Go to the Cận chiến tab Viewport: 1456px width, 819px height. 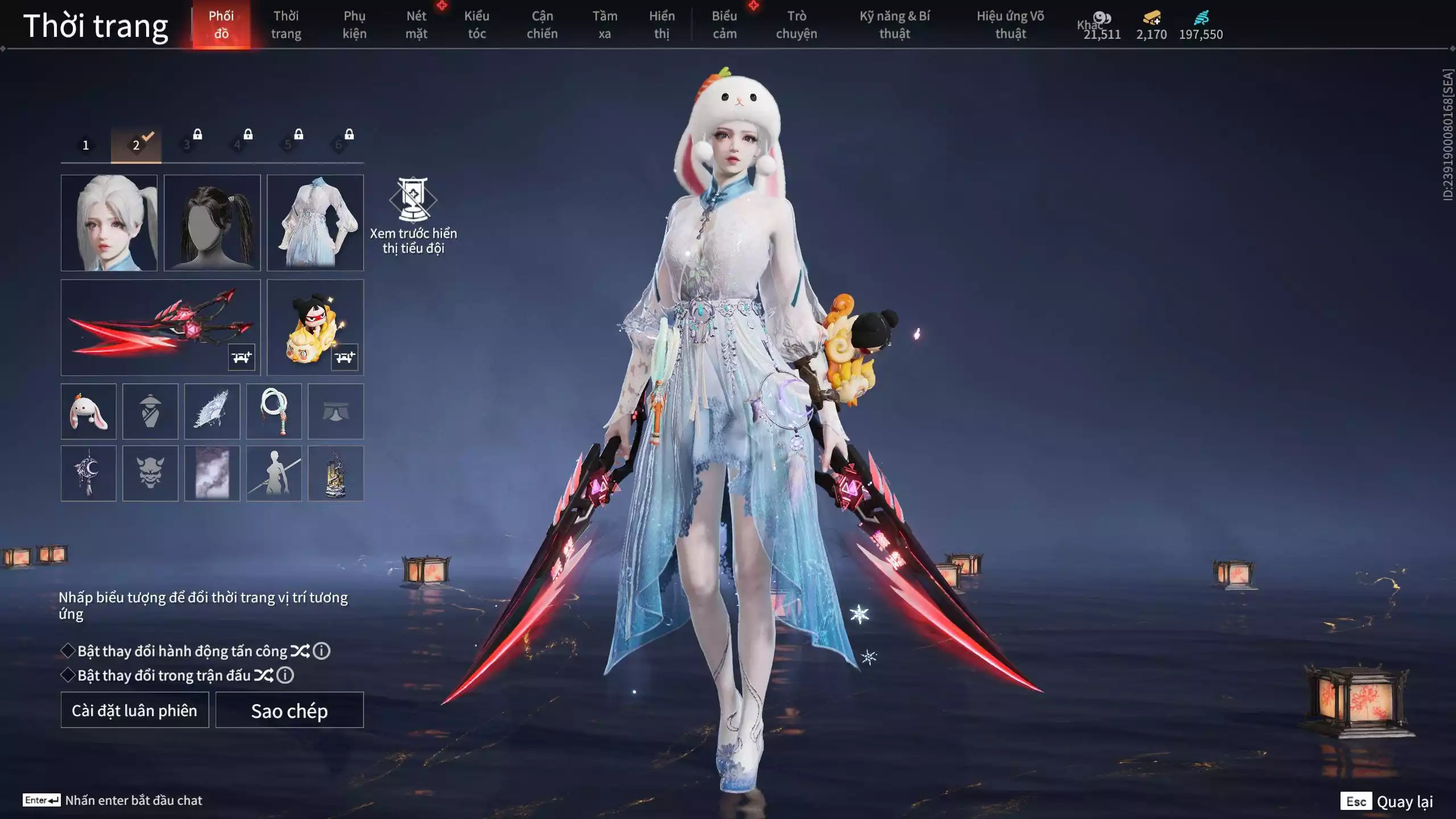coord(542,24)
